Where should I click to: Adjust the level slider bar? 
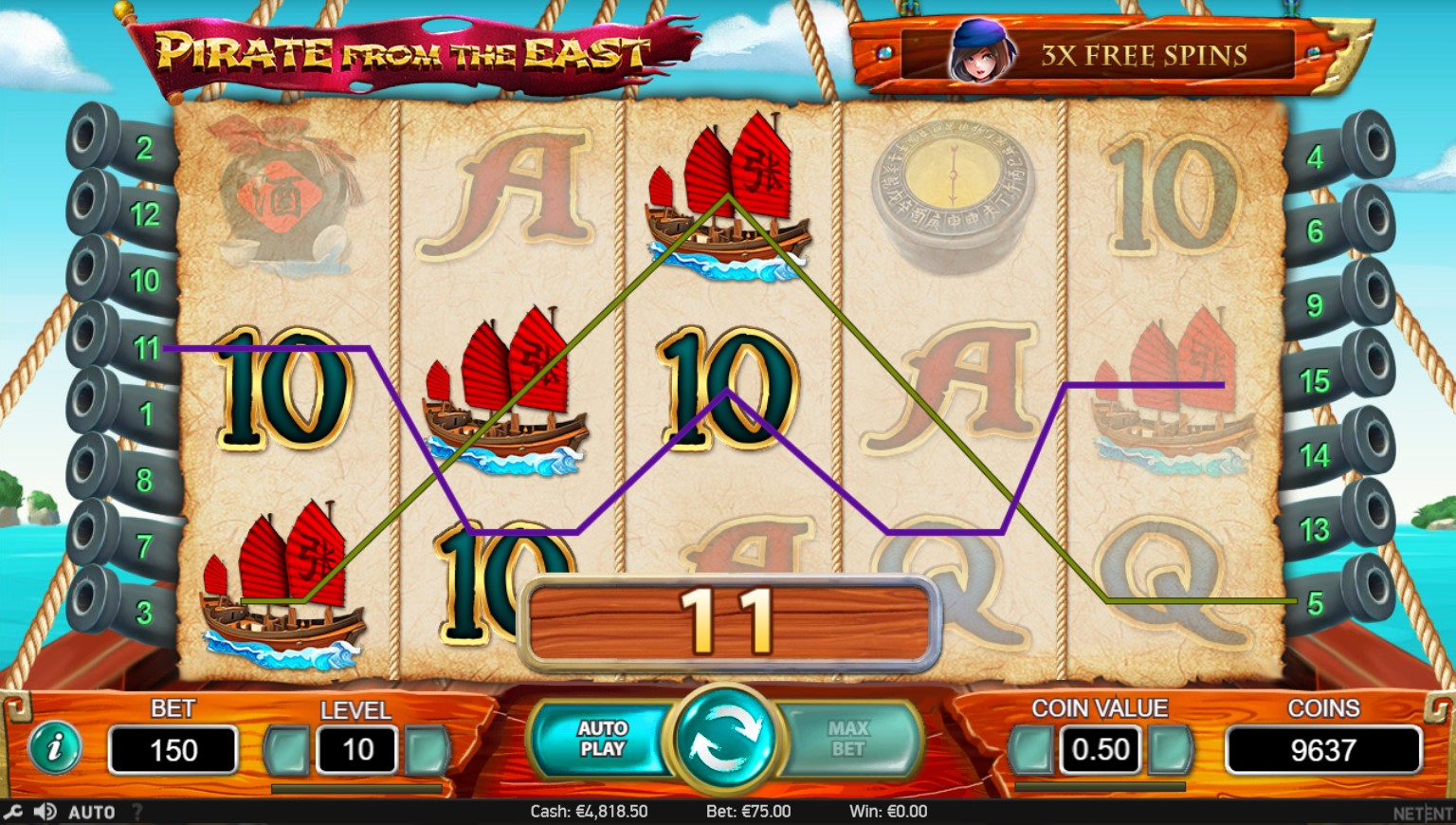point(356,788)
